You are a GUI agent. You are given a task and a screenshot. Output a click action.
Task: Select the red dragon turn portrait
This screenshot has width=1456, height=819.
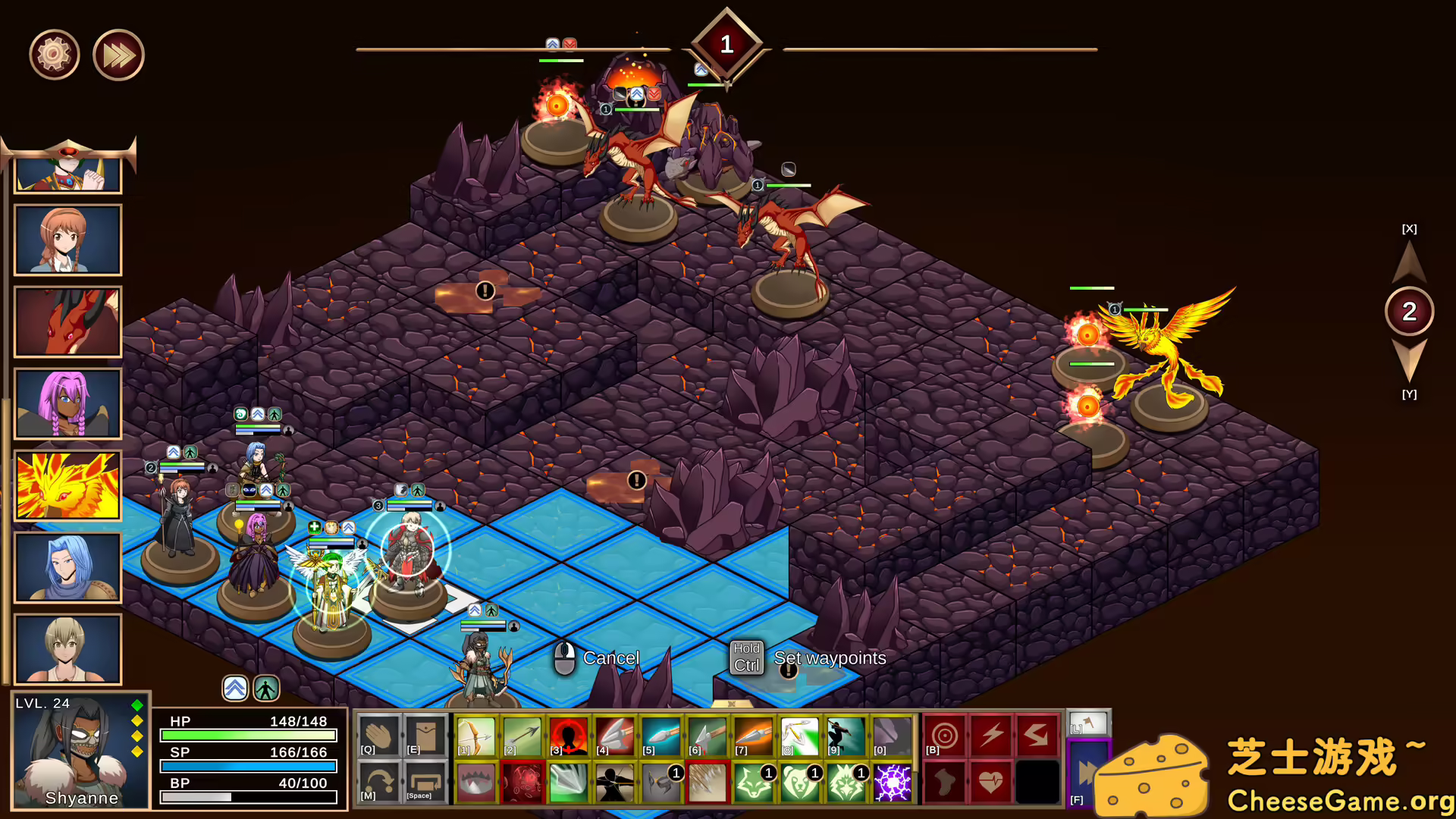coord(67,322)
